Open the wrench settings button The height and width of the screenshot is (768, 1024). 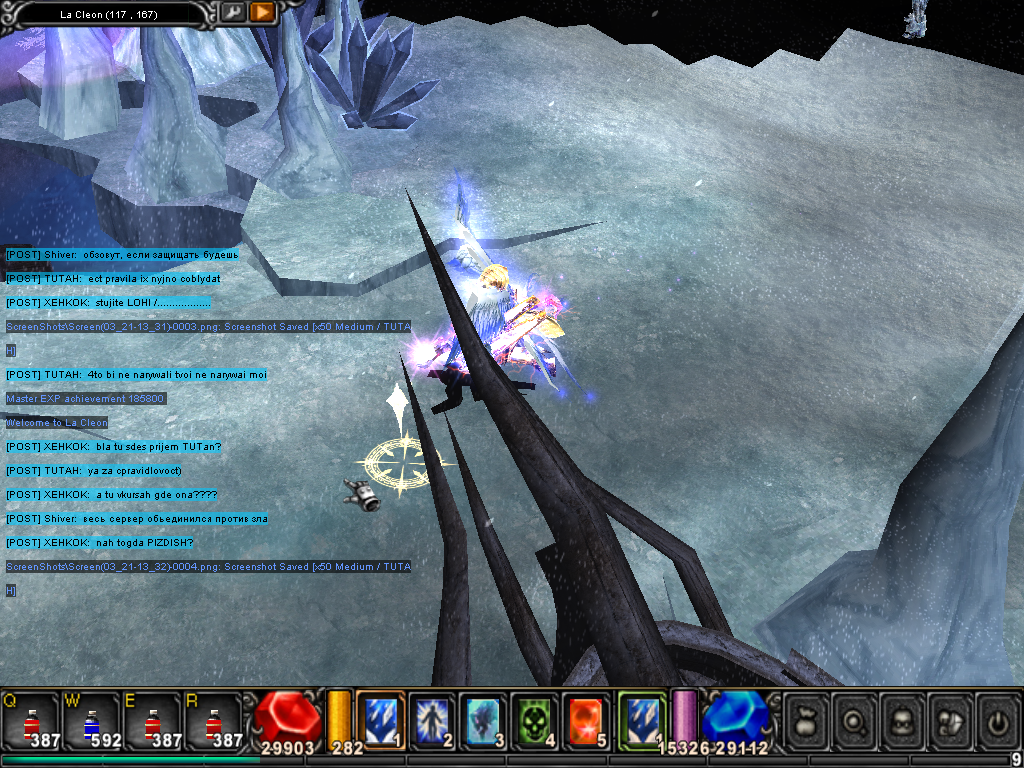(233, 13)
